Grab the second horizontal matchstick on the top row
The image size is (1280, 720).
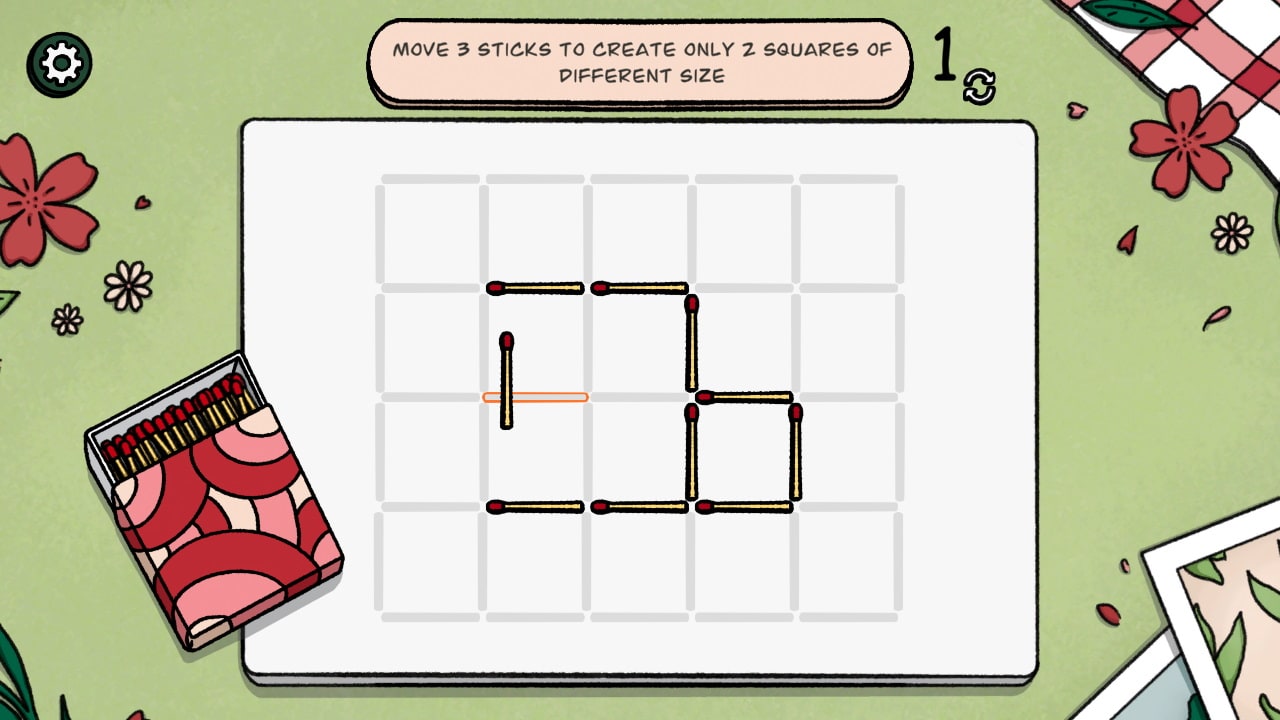click(x=640, y=287)
